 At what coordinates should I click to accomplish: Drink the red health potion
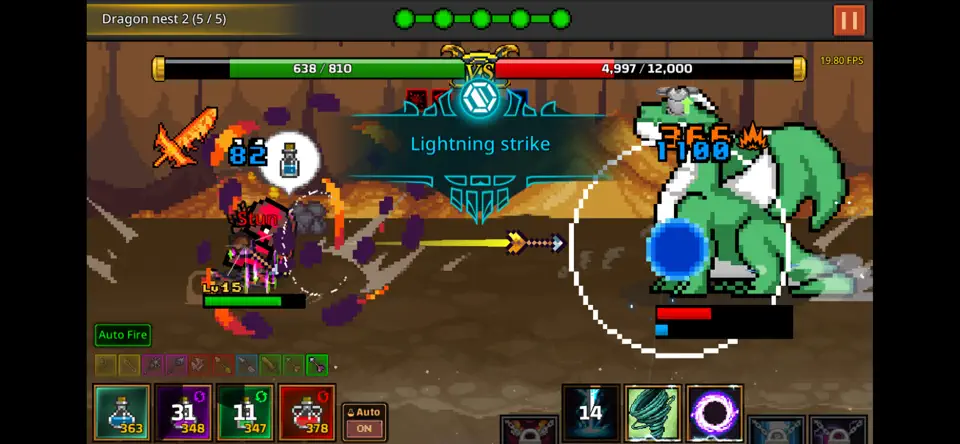307,412
